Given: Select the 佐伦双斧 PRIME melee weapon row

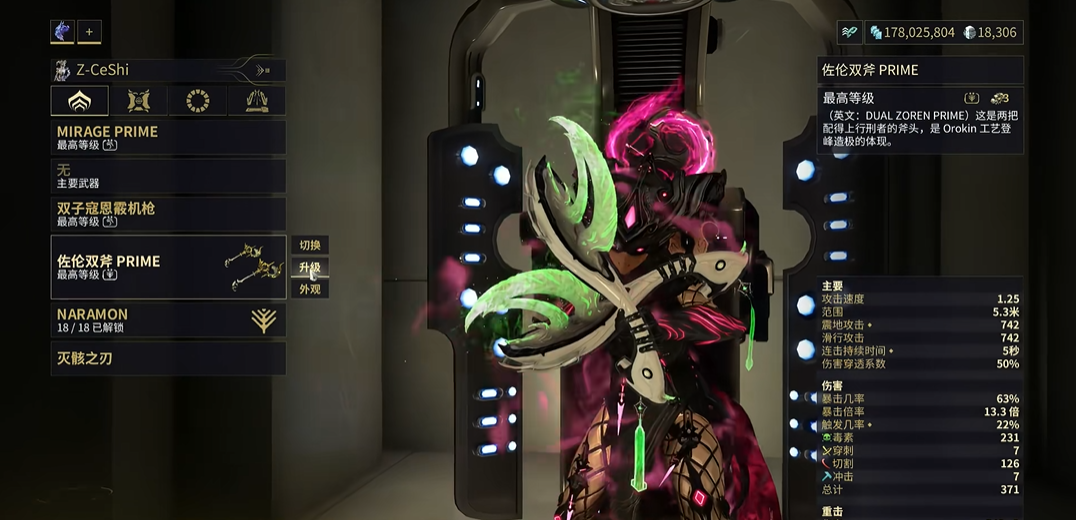Looking at the screenshot, I should point(168,267).
